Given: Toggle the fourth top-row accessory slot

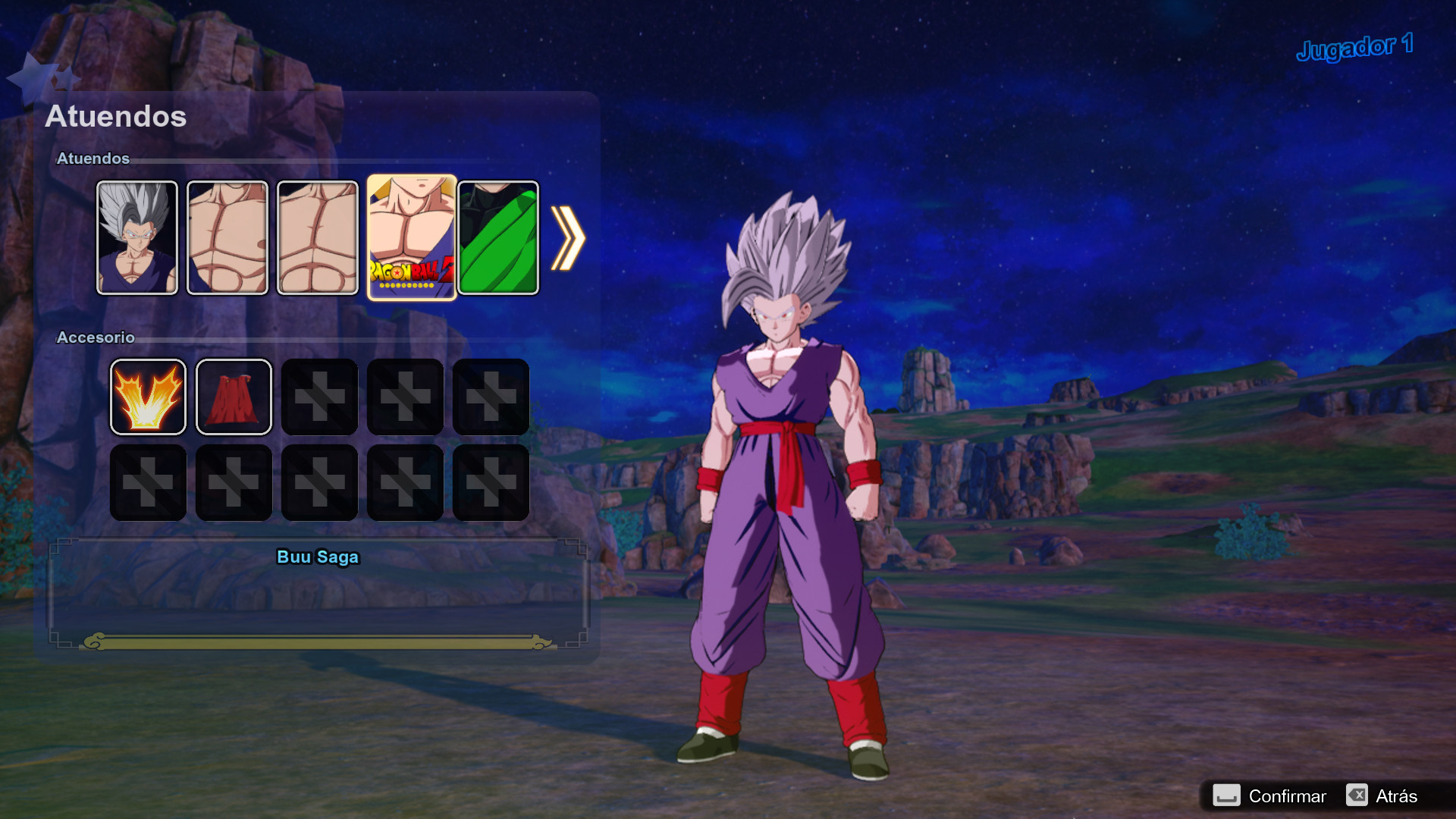Looking at the screenshot, I should (405, 397).
